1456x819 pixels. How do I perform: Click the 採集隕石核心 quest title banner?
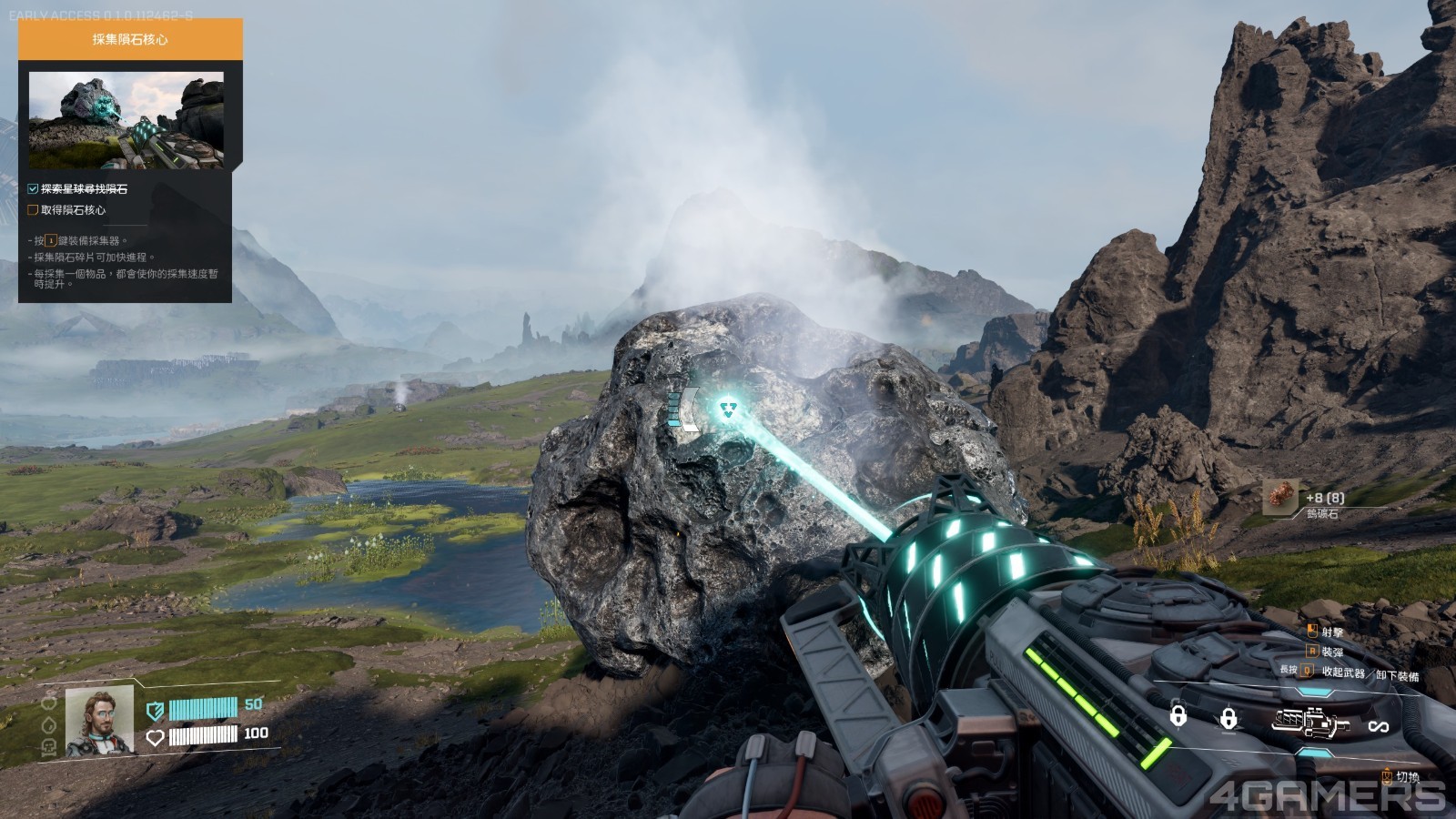tap(130, 39)
